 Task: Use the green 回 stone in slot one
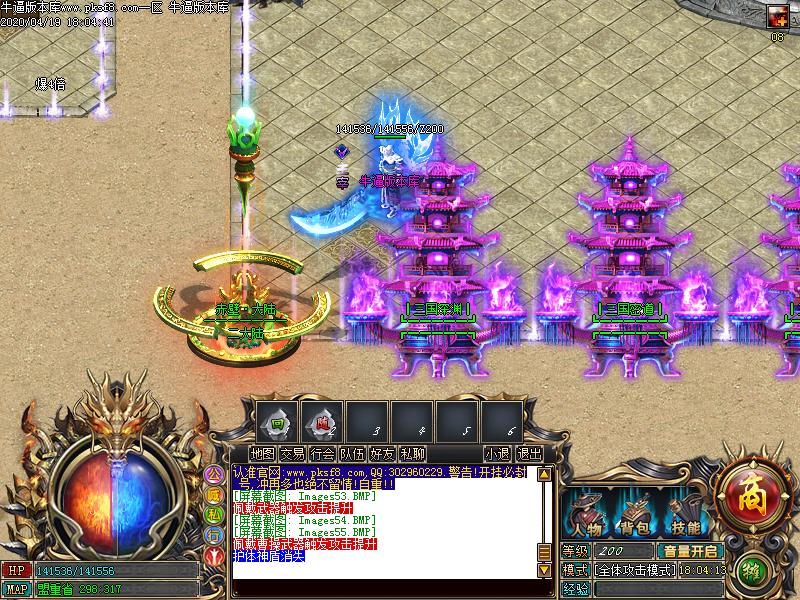[x=278, y=422]
